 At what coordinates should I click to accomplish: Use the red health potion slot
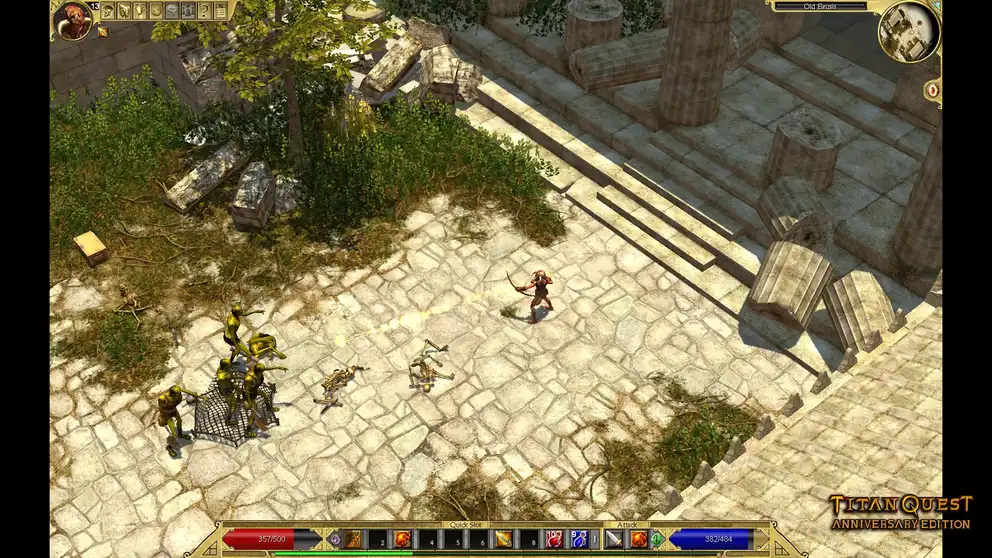click(553, 539)
